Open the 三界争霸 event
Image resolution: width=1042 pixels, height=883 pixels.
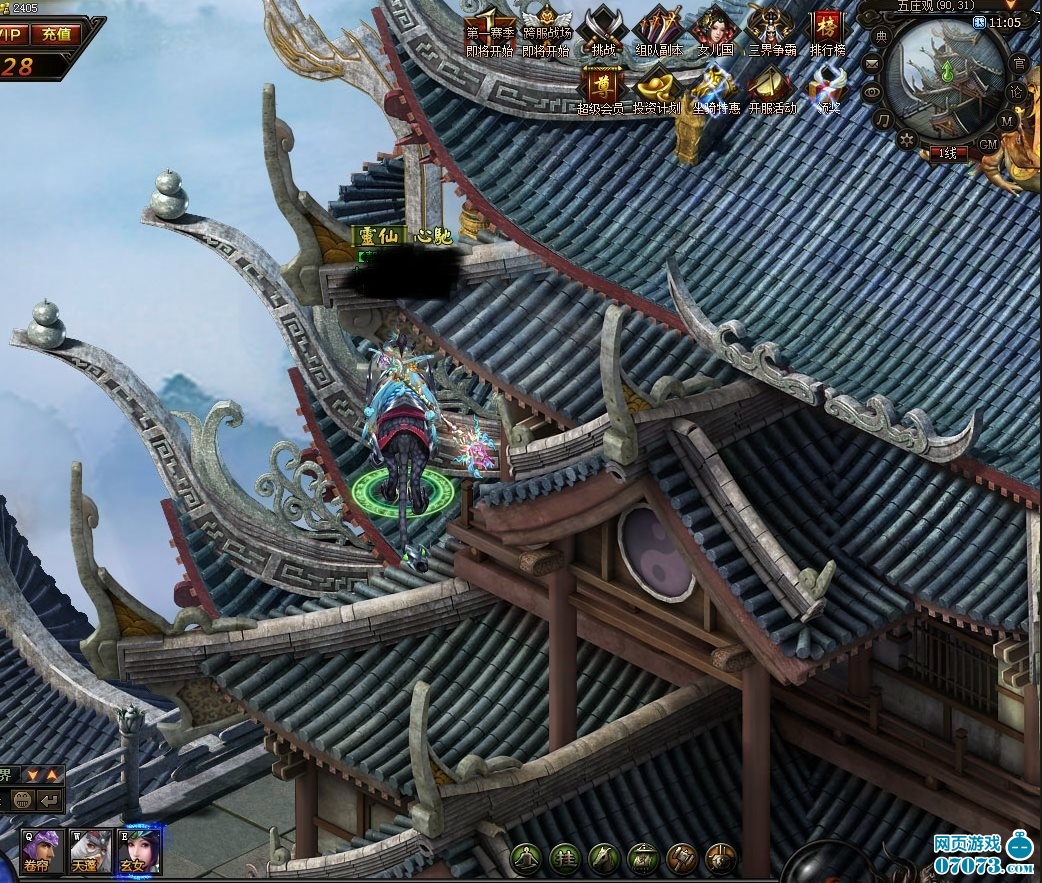click(771, 28)
